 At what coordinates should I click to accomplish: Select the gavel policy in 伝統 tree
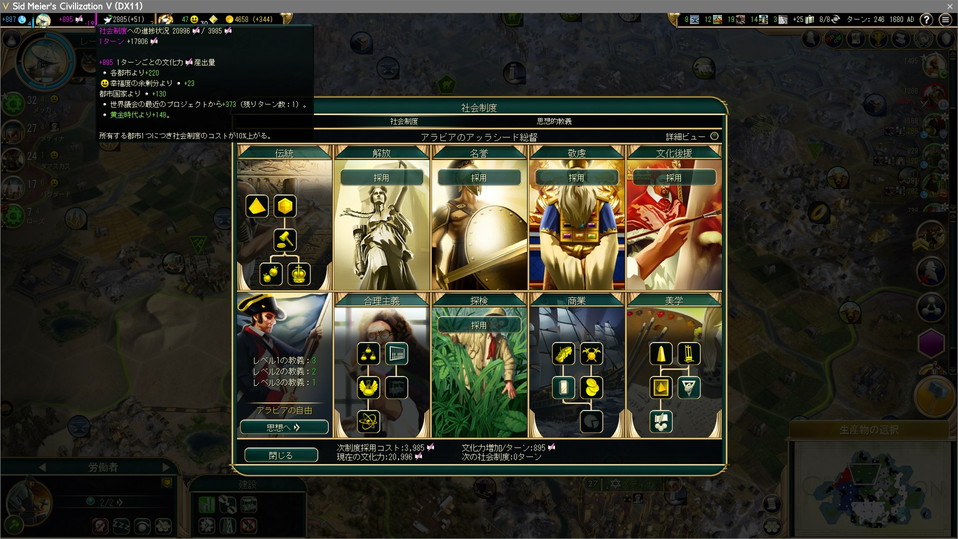tap(285, 240)
